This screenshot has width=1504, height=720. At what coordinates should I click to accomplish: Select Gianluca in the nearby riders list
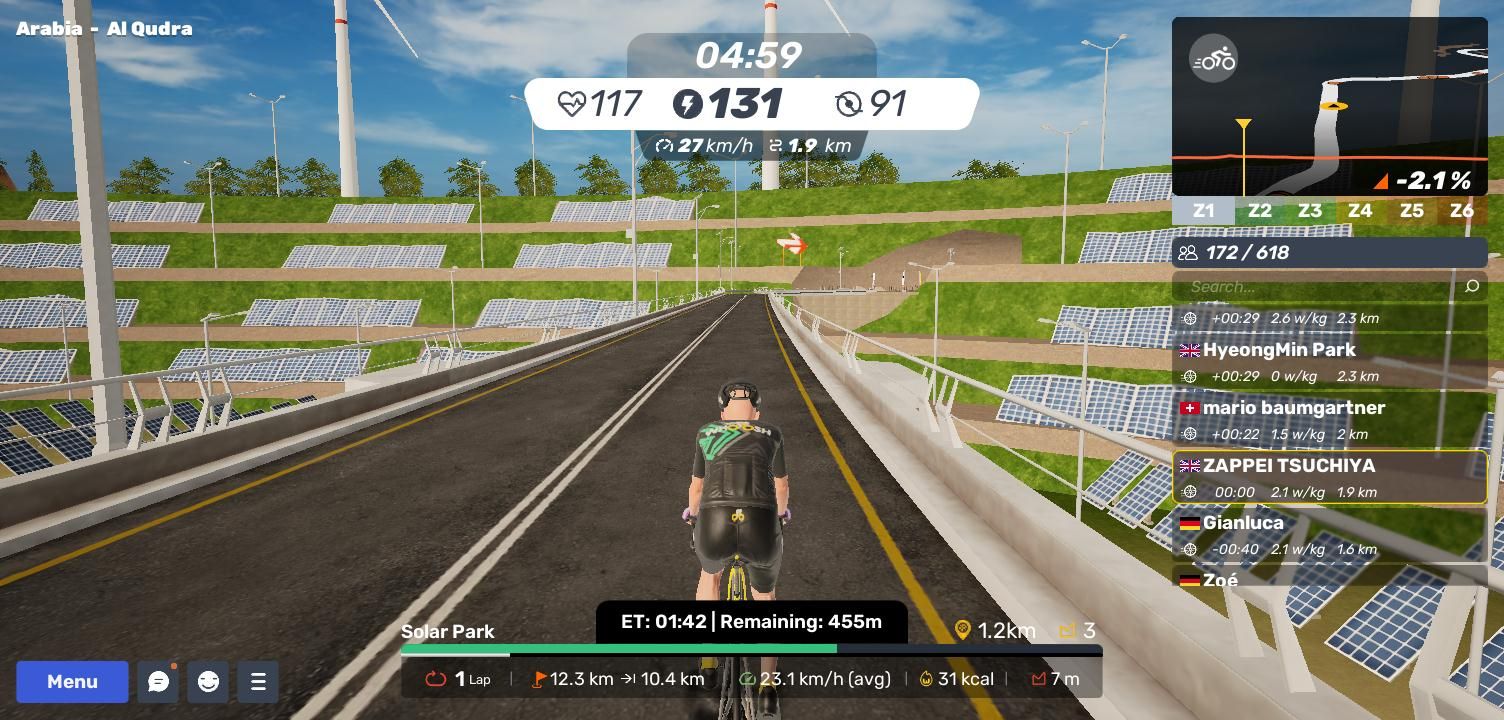(x=1329, y=534)
